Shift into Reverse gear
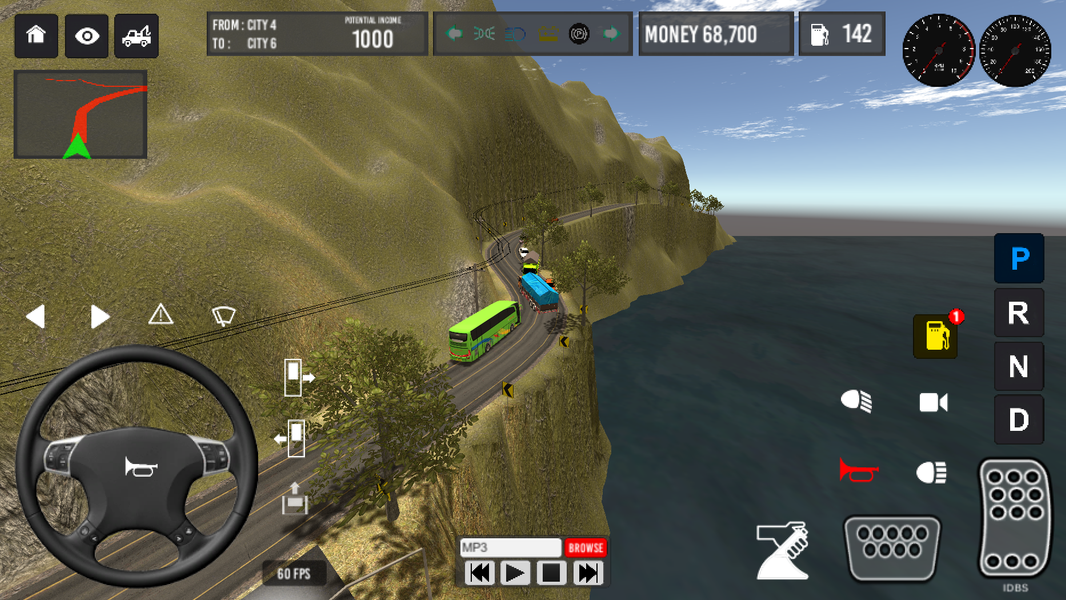1066x600 pixels. pos(1019,313)
